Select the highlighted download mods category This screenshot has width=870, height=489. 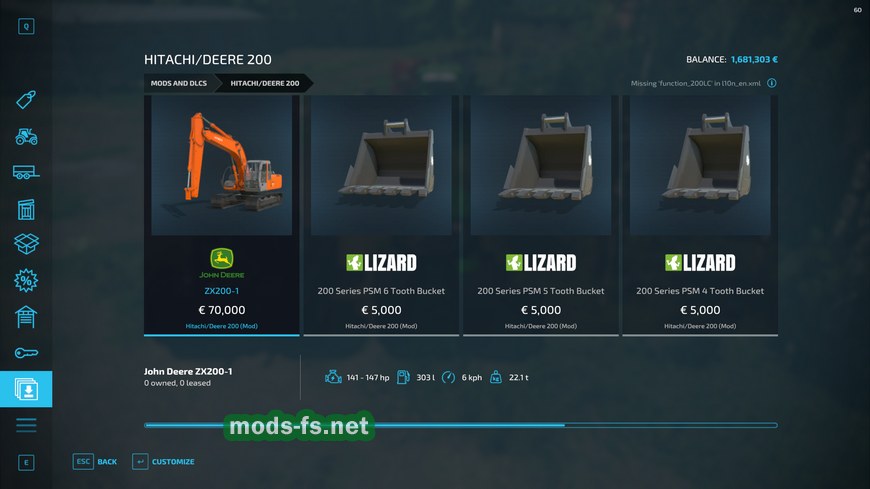click(26, 389)
